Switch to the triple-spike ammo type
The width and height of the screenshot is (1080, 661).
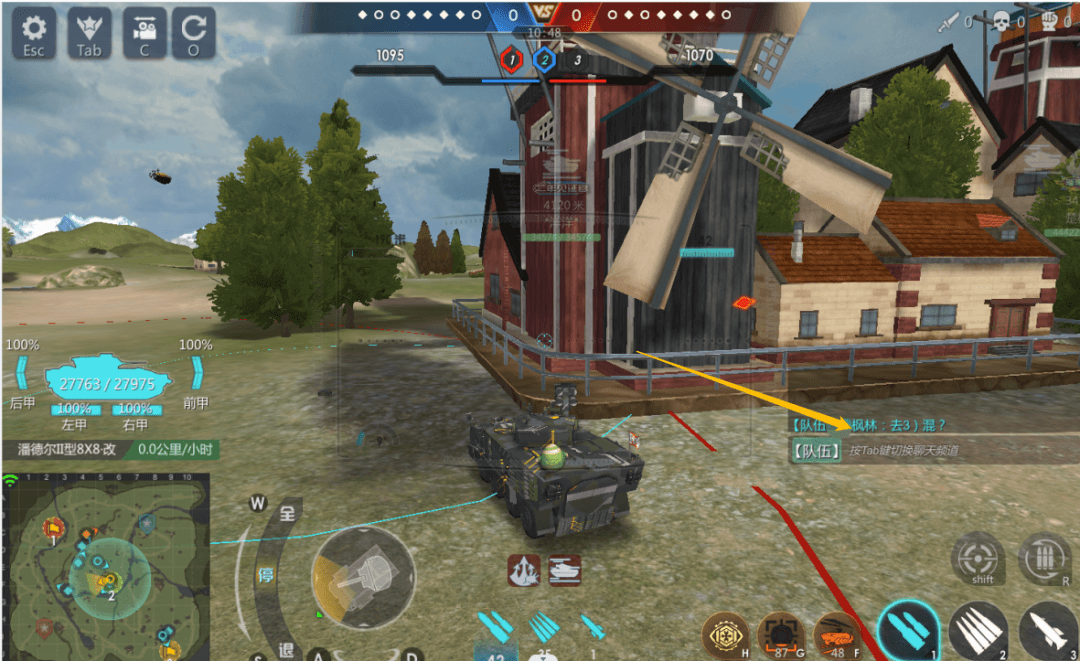978,631
